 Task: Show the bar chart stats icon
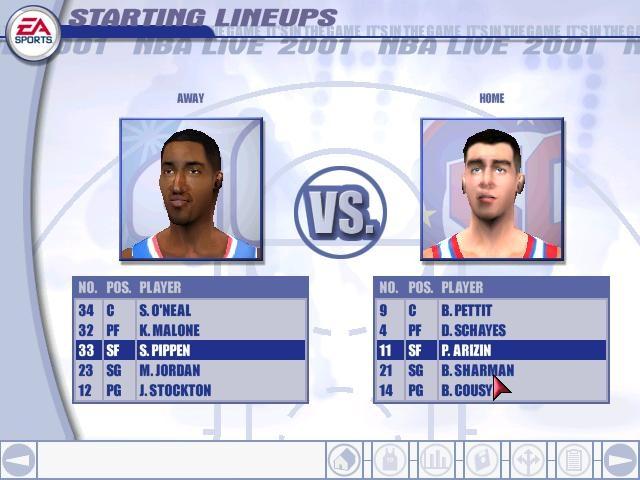[x=436, y=460]
